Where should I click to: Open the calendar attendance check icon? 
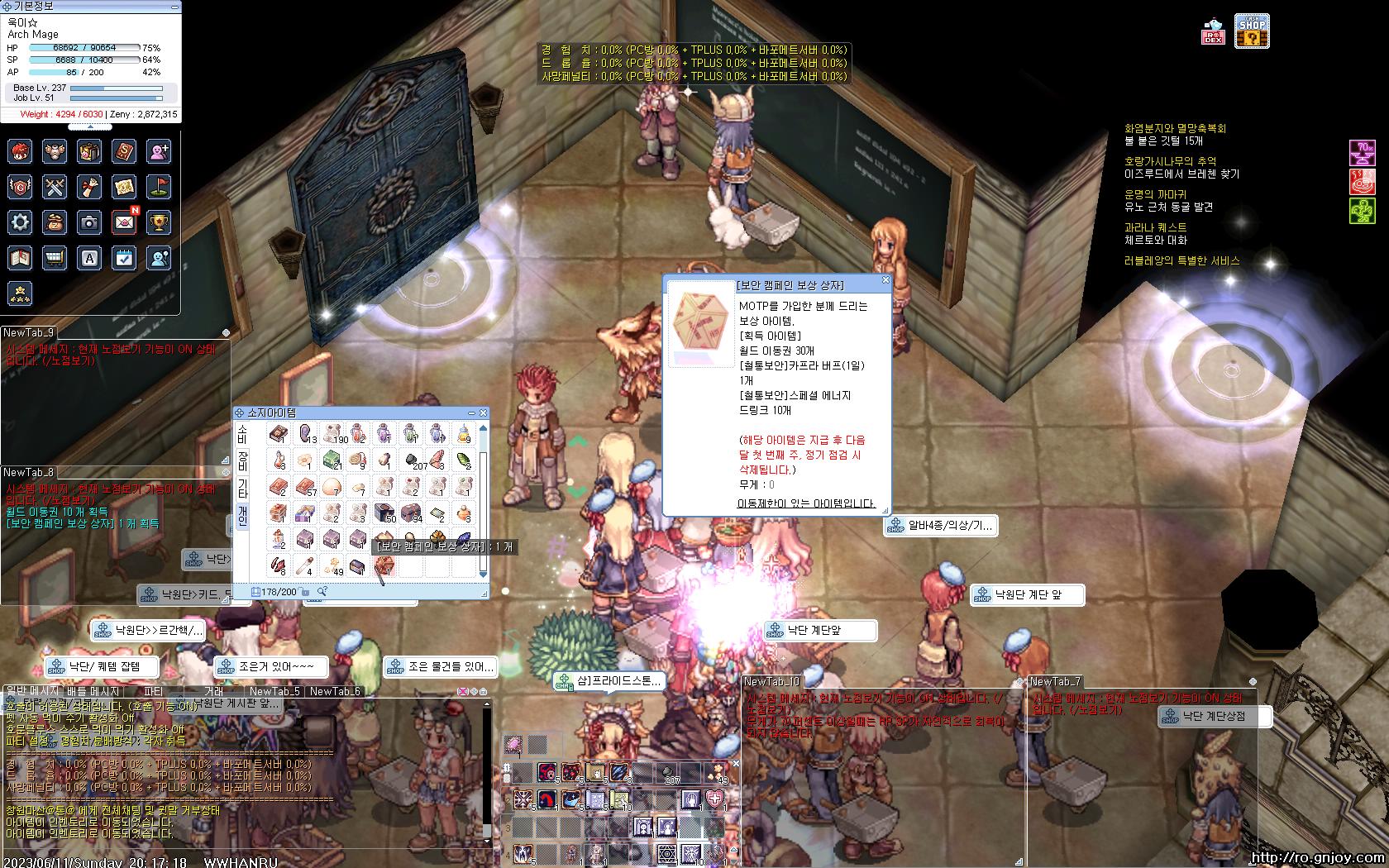(x=124, y=258)
